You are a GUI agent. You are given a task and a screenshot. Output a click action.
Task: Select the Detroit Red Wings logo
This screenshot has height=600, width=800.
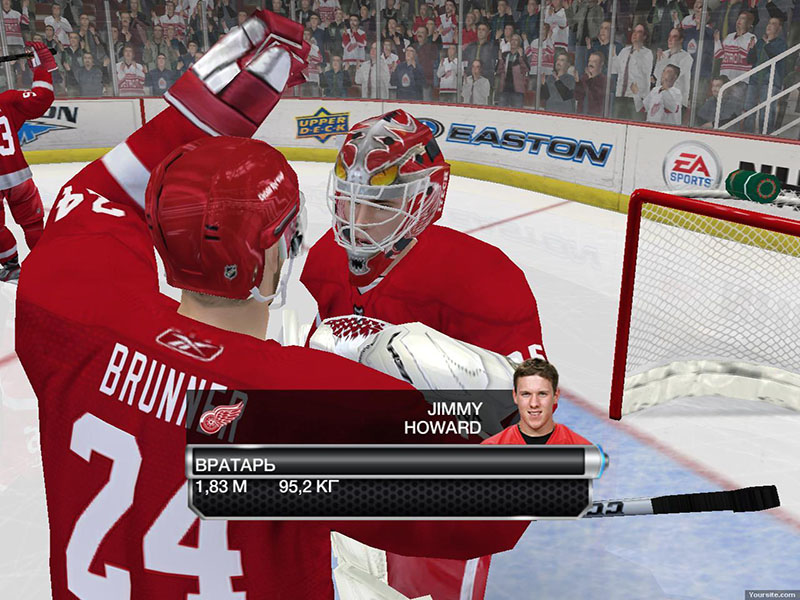pos(221,416)
